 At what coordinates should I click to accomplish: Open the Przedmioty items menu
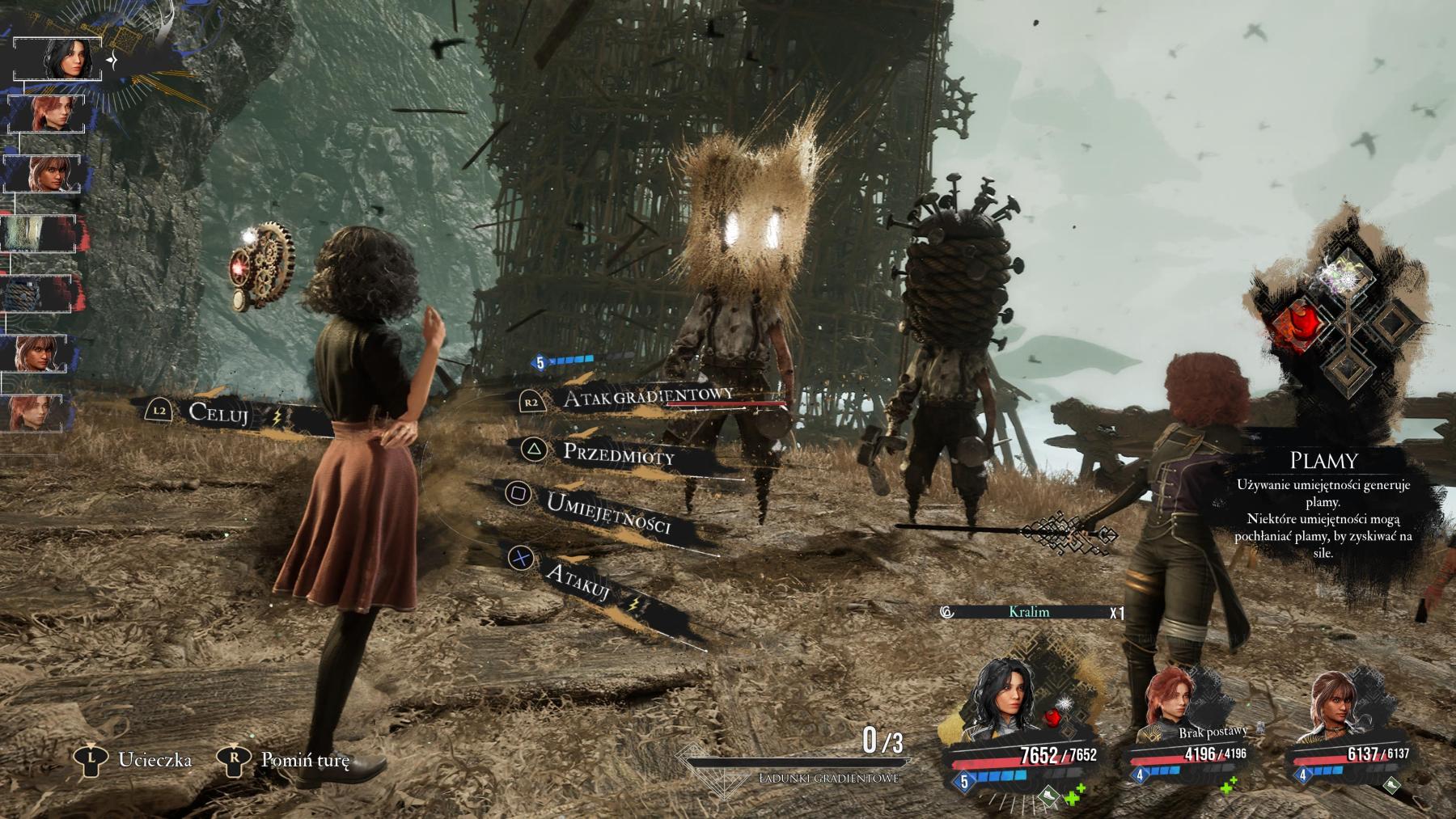point(618,454)
